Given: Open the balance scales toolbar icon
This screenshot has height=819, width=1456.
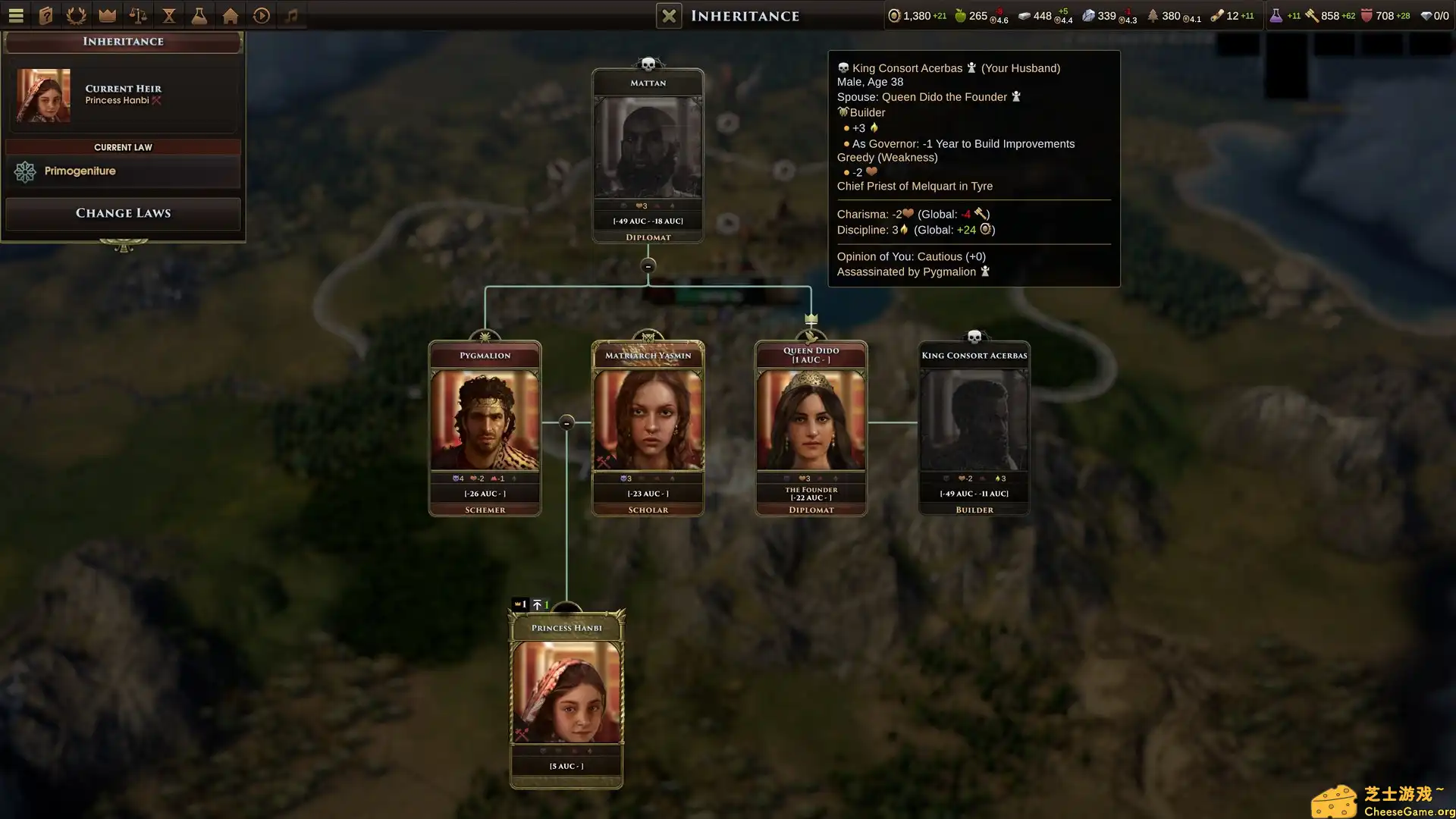Looking at the screenshot, I should 138,15.
